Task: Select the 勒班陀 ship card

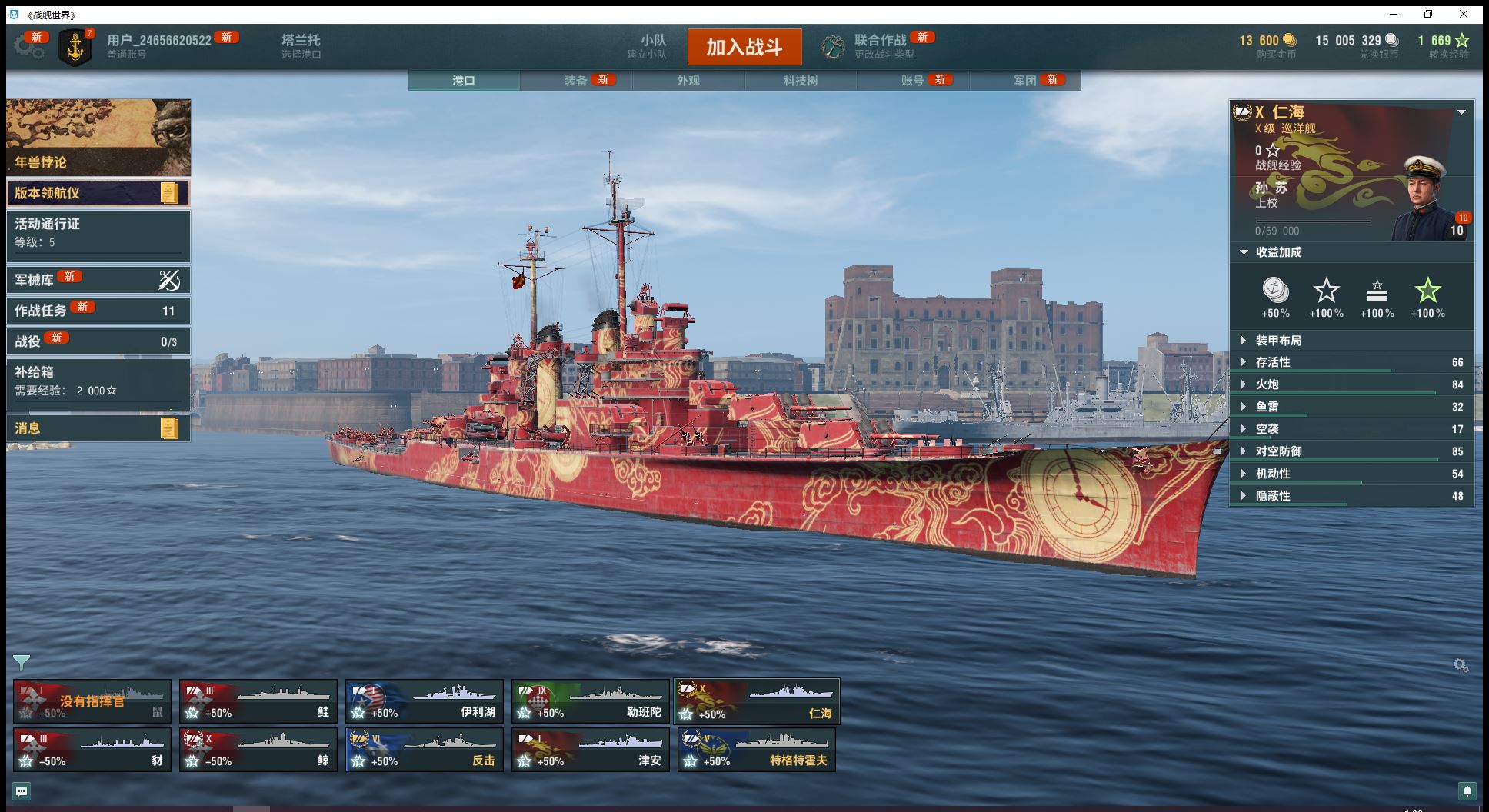Action: [x=590, y=701]
